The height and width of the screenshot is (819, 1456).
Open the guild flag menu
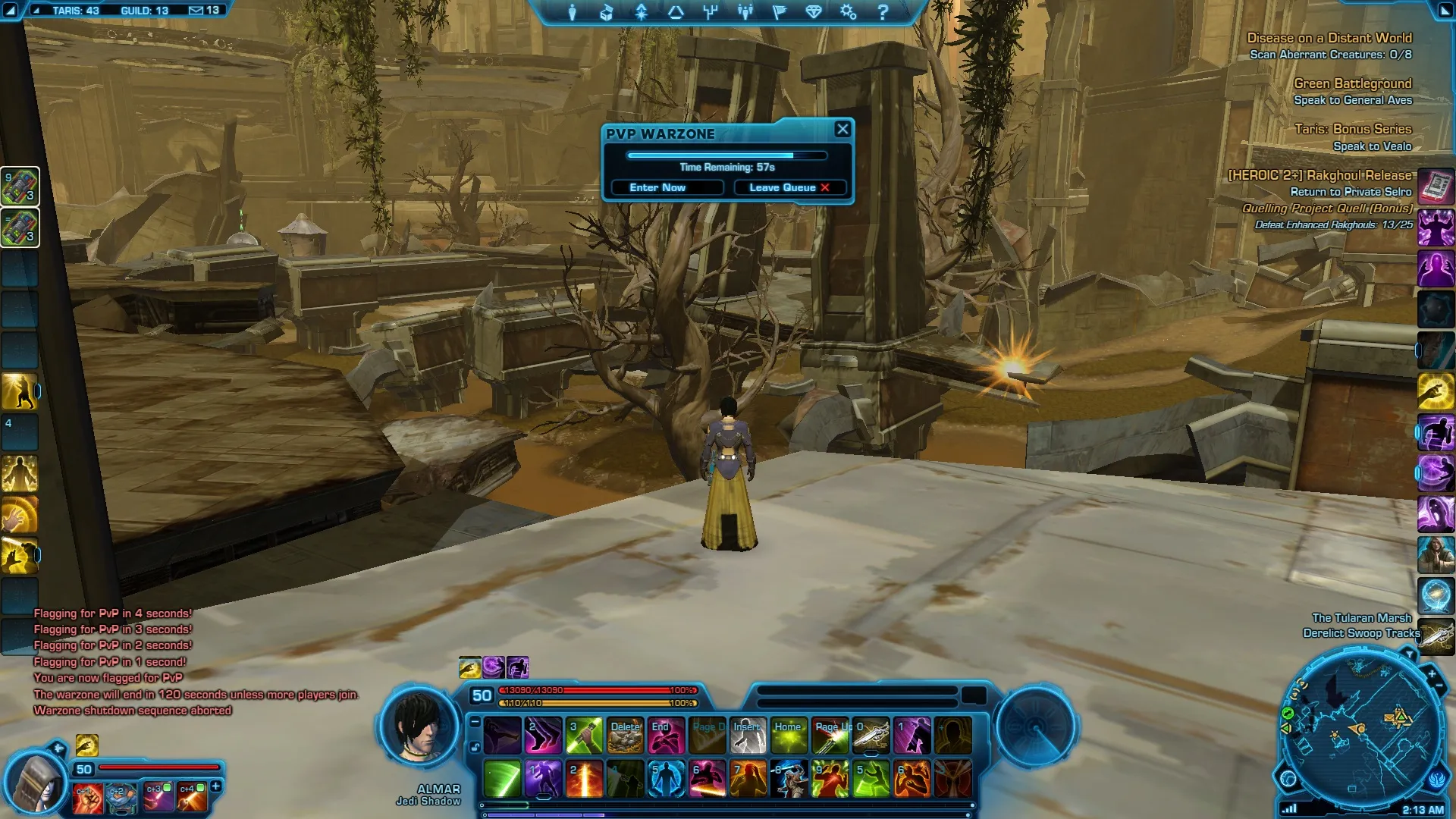780,12
